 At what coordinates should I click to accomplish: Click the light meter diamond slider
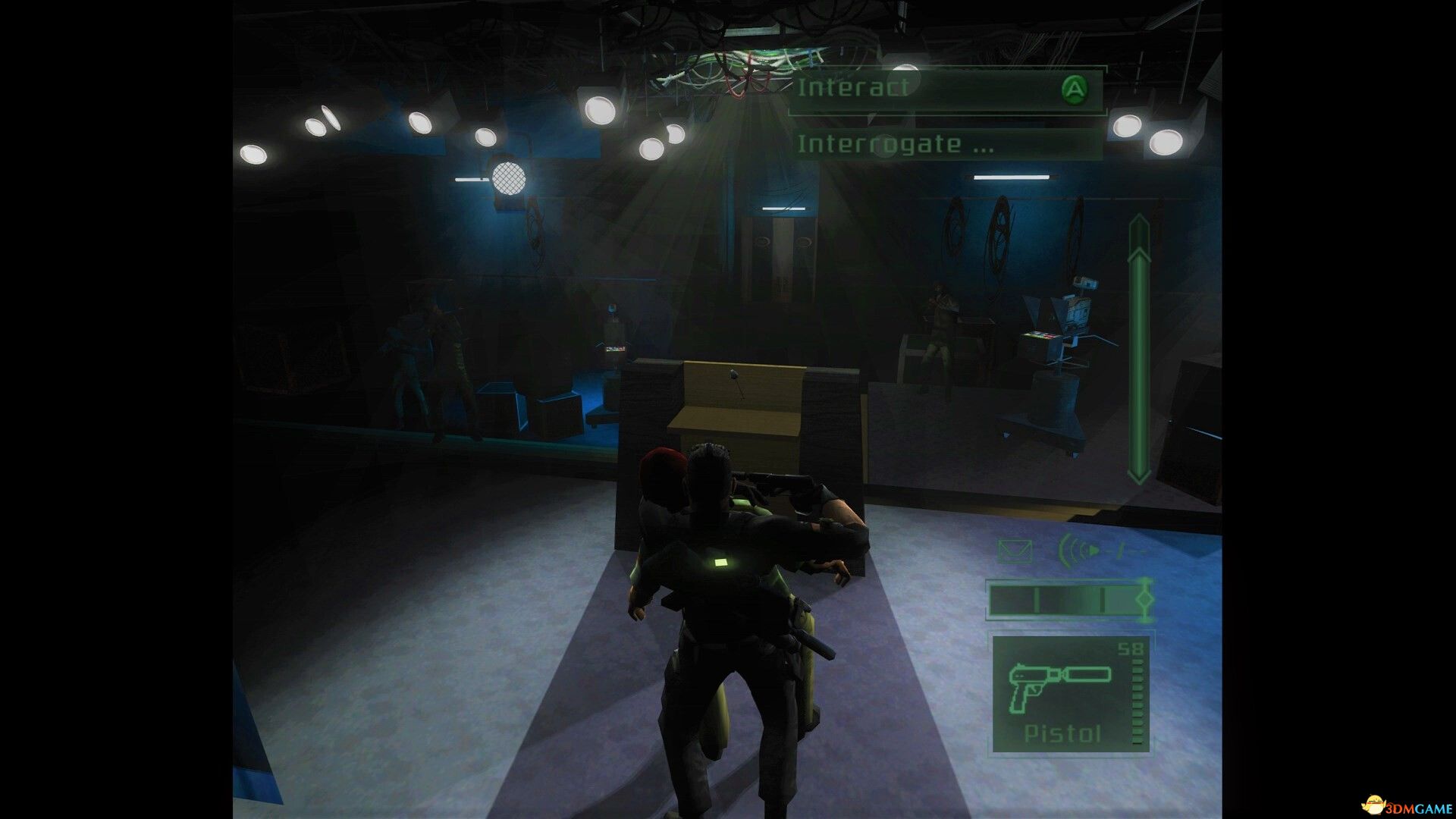click(x=1145, y=599)
